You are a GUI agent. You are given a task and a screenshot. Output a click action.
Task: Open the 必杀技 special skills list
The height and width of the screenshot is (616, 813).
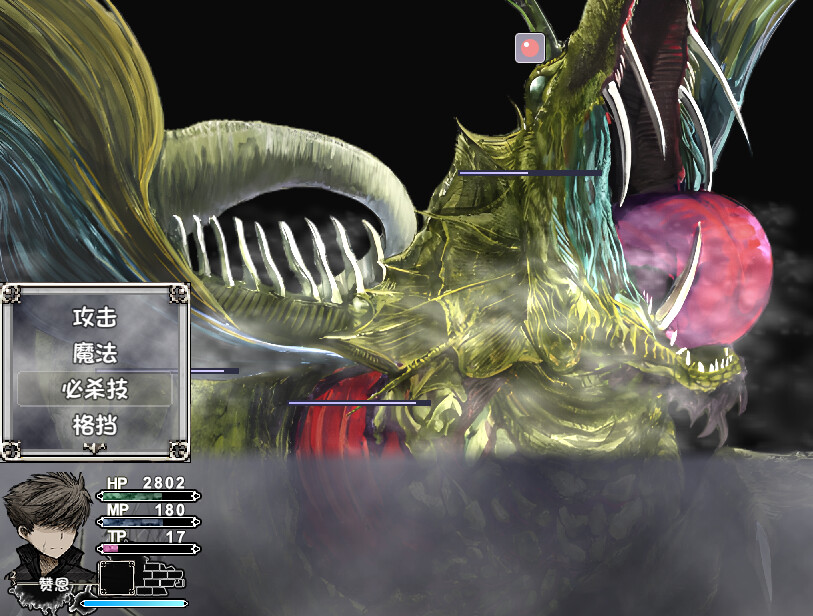[x=95, y=389]
